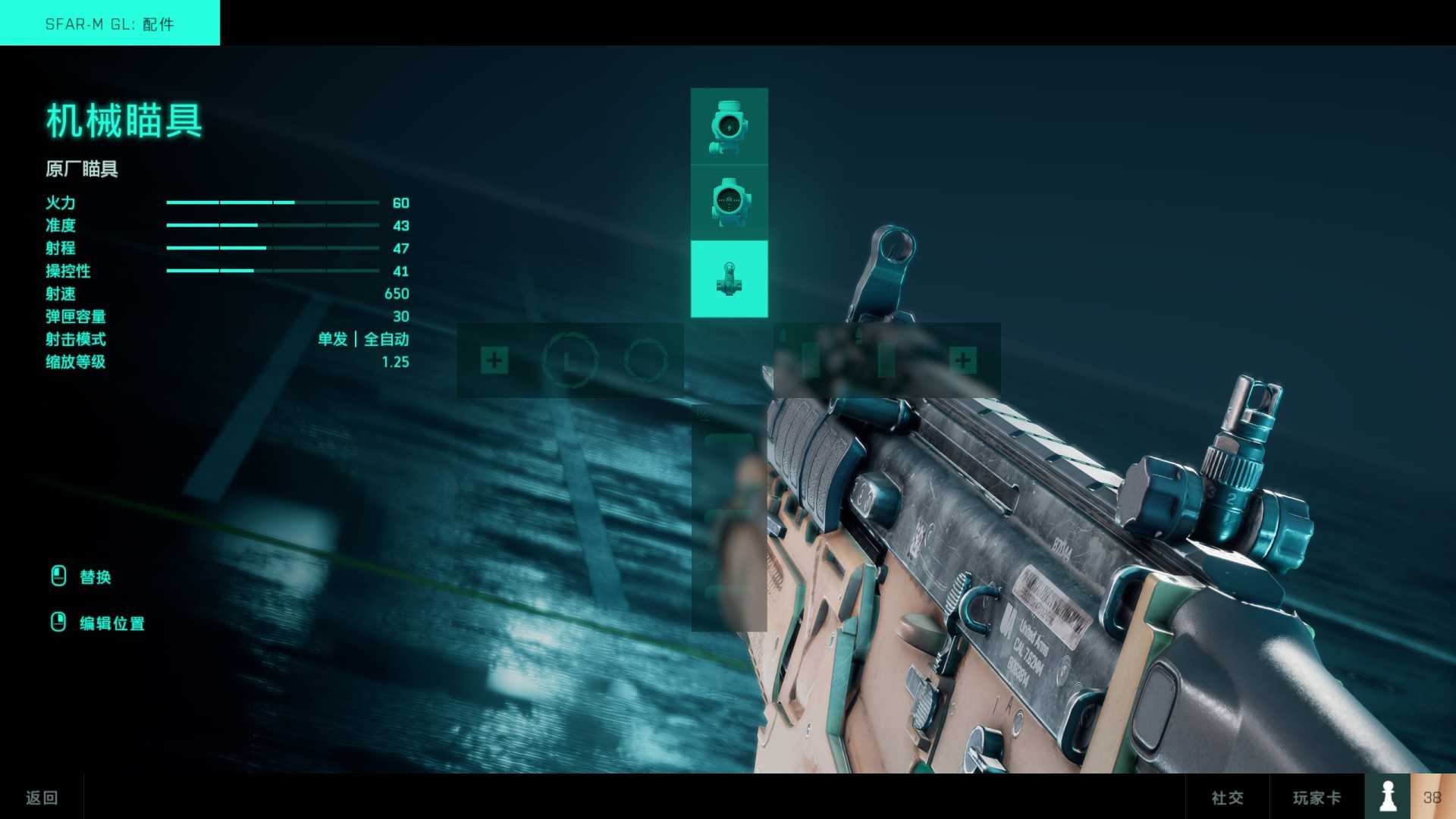Go back with the 返回 button
Screen dimensions: 1456x819
coord(42,797)
